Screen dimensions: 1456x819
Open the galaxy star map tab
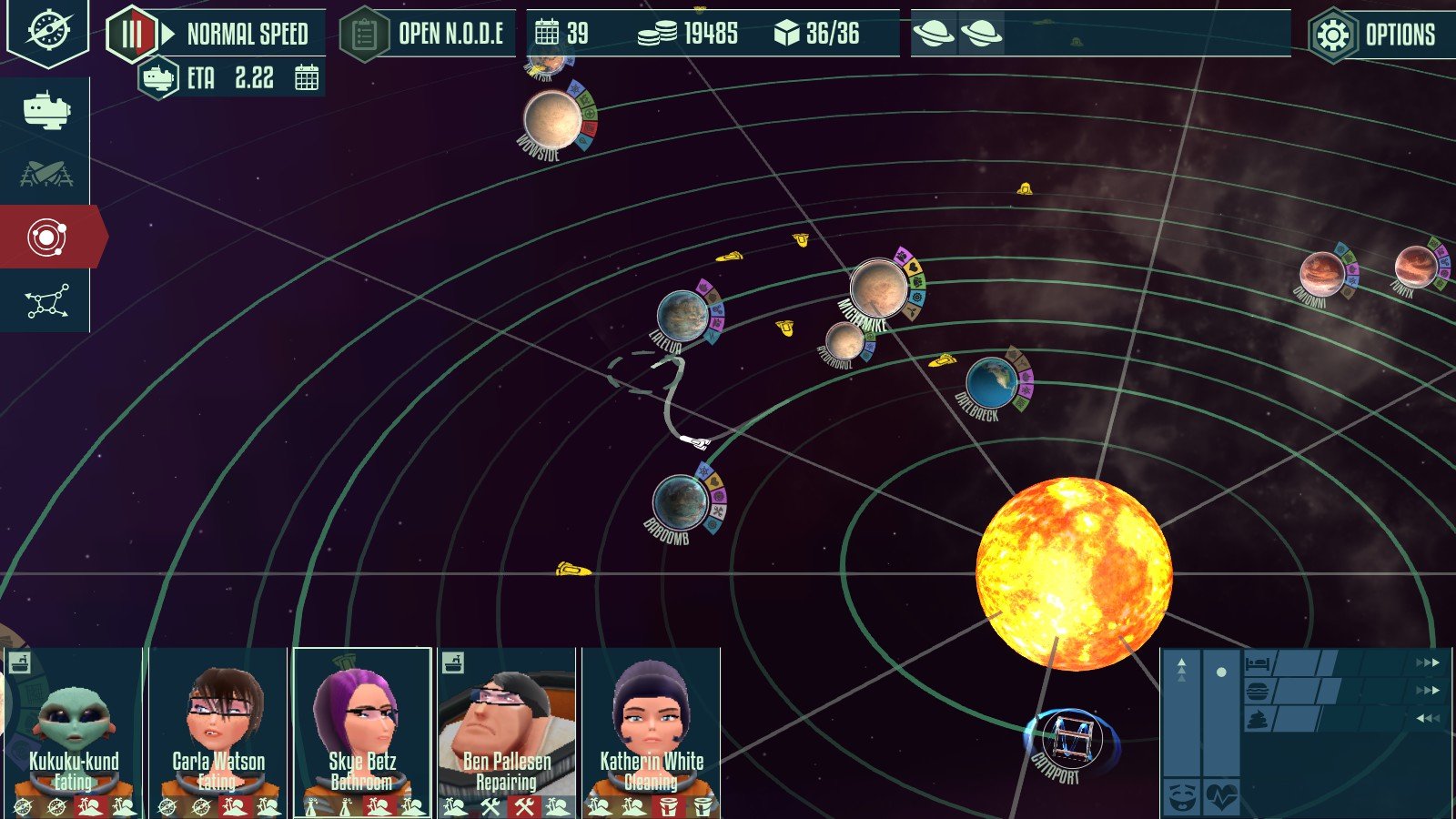coord(46,301)
